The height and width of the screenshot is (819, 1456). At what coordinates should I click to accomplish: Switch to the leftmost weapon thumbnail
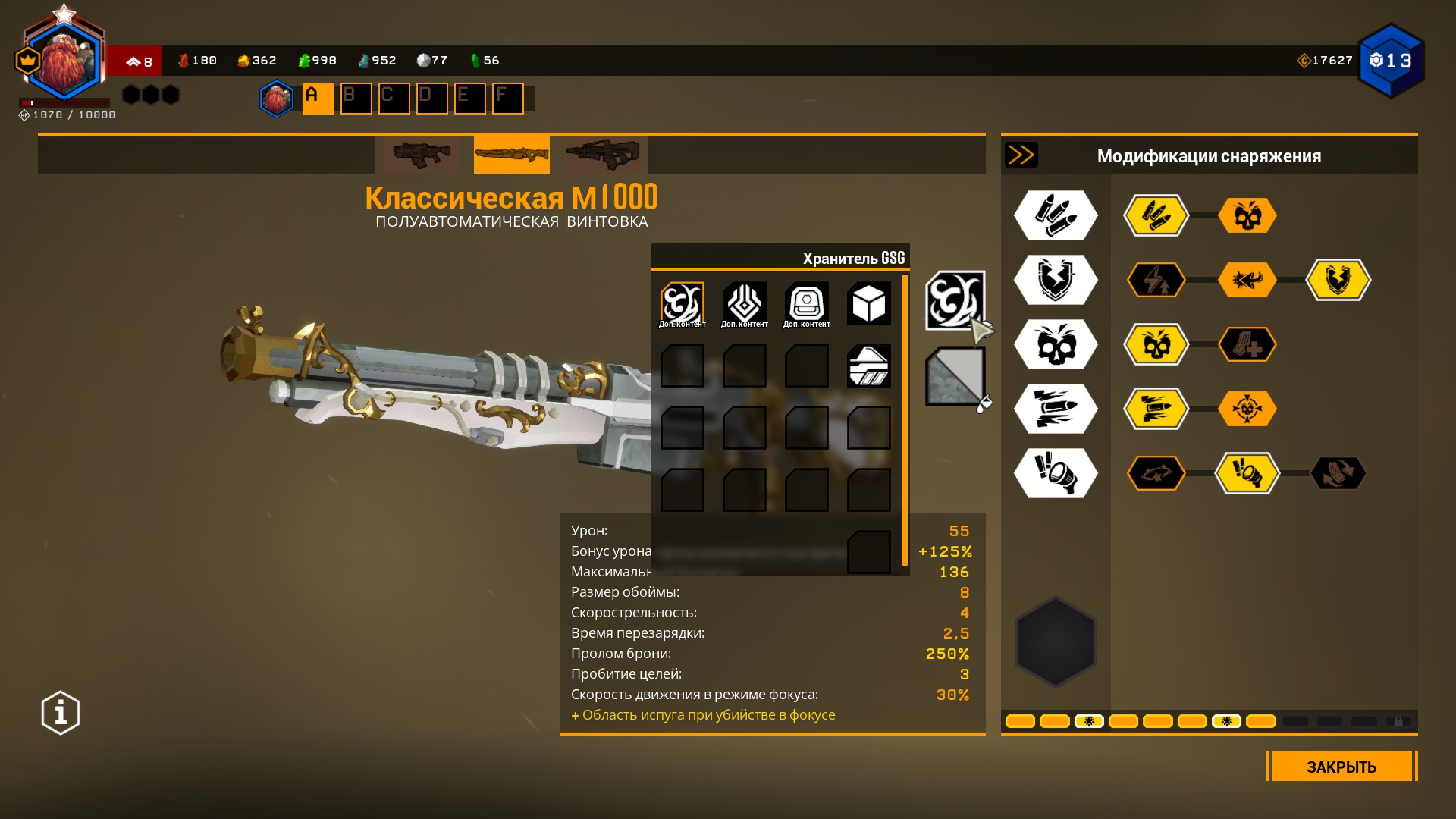point(421,155)
